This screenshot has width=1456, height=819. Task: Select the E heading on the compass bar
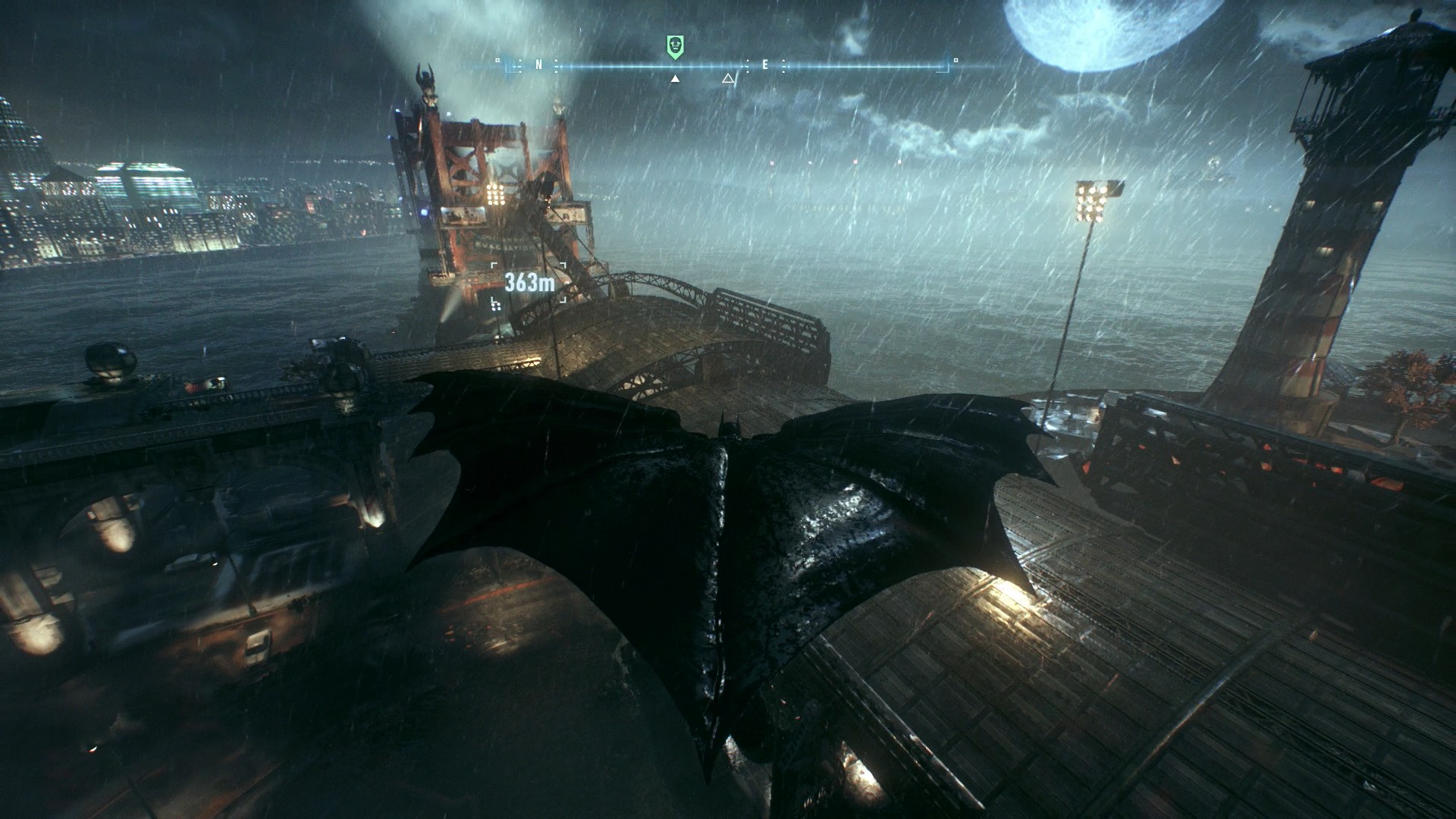click(x=765, y=65)
